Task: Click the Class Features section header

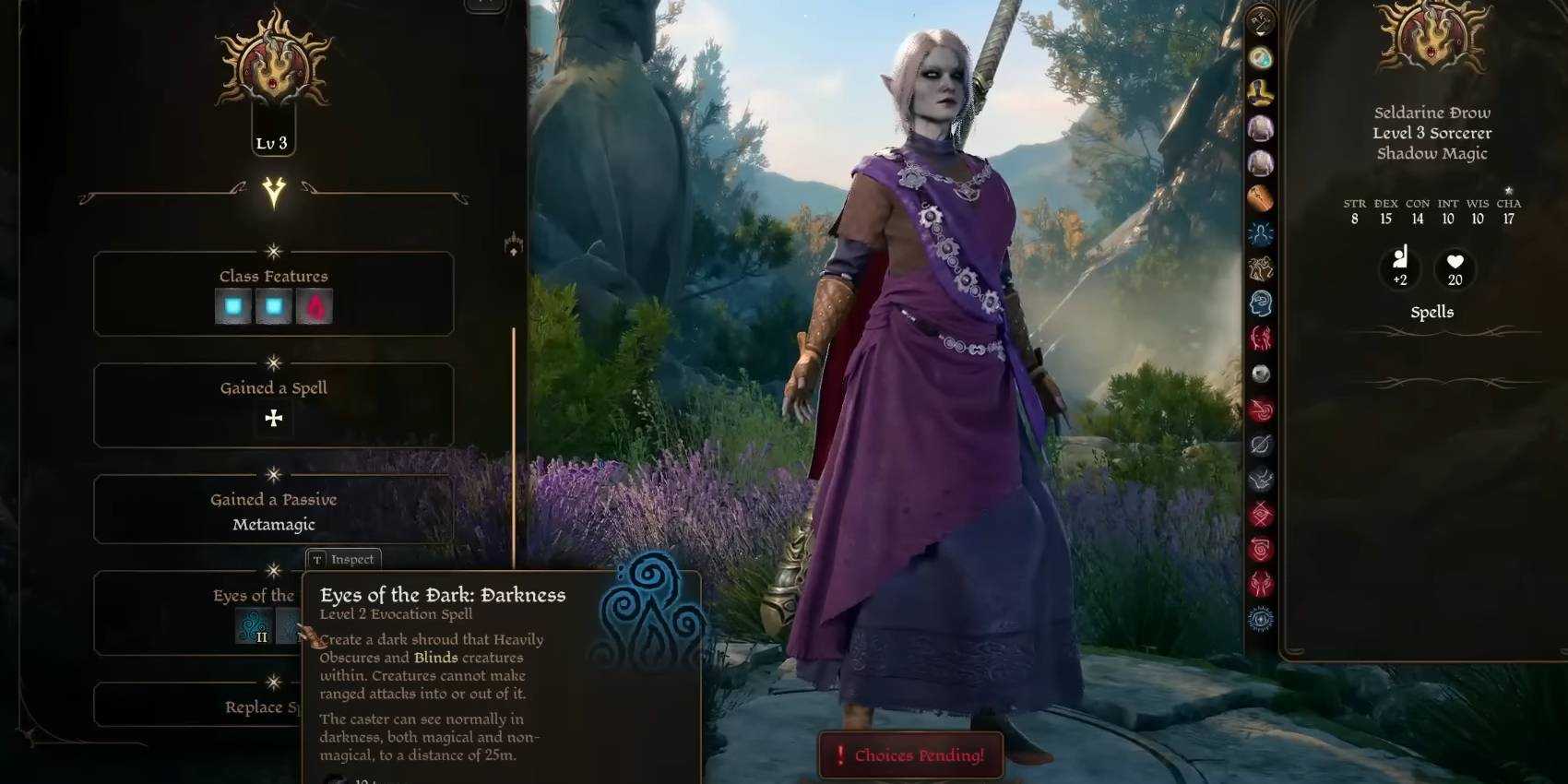Action: (x=274, y=276)
